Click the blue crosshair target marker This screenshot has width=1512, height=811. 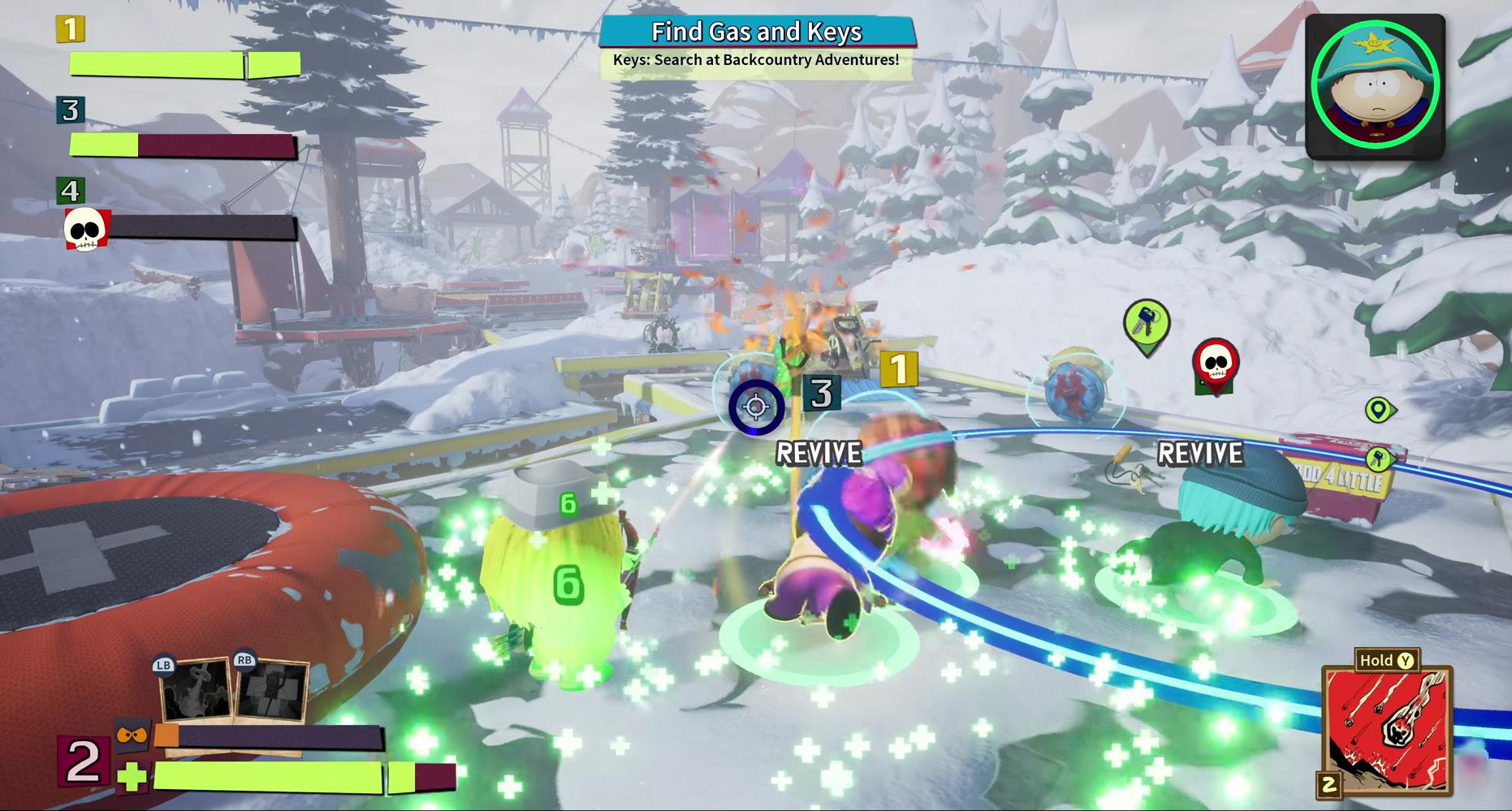(x=756, y=407)
